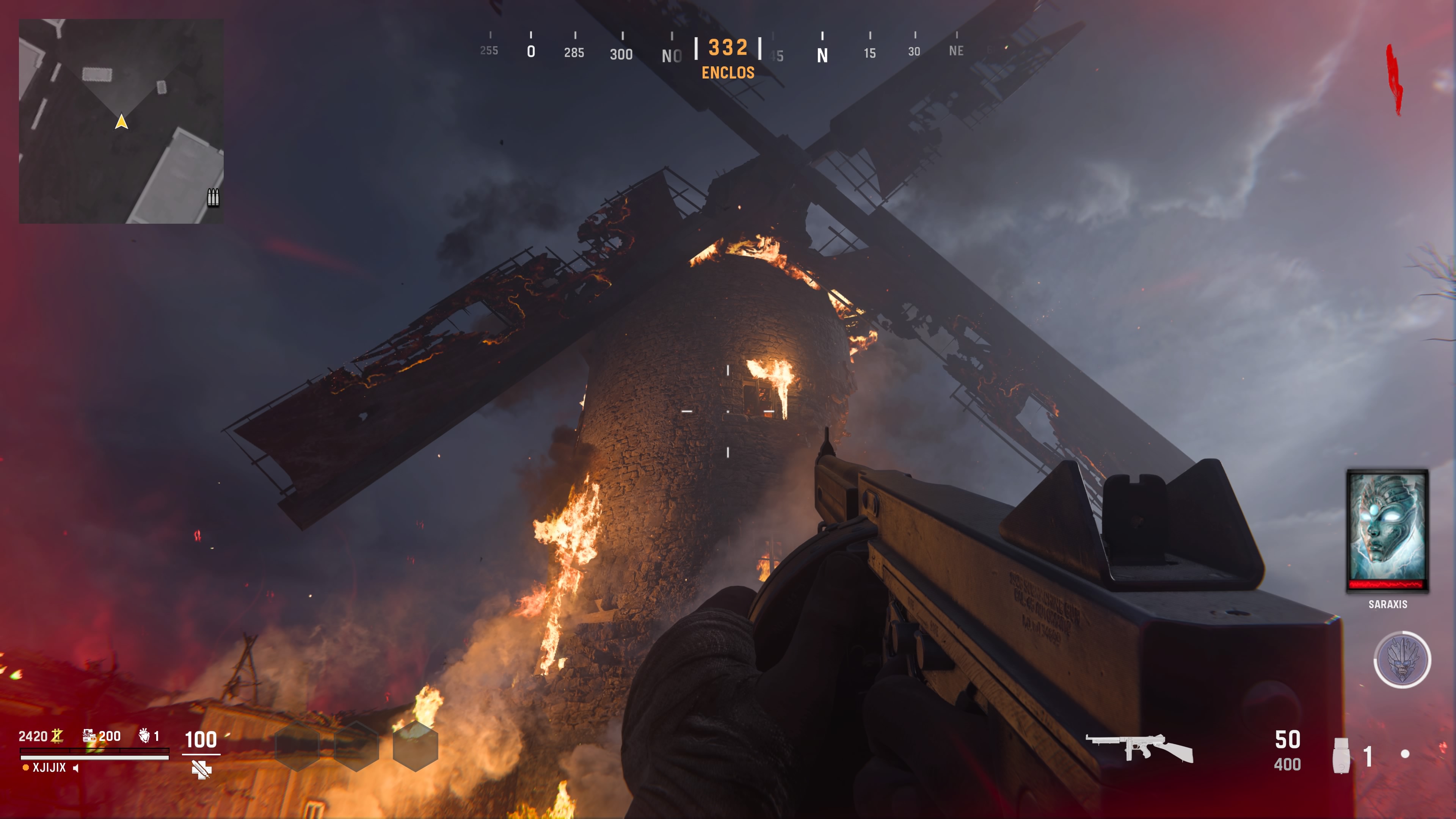1456x819 pixels.
Task: Click the stim syringe icon below the 100
Action: click(201, 769)
